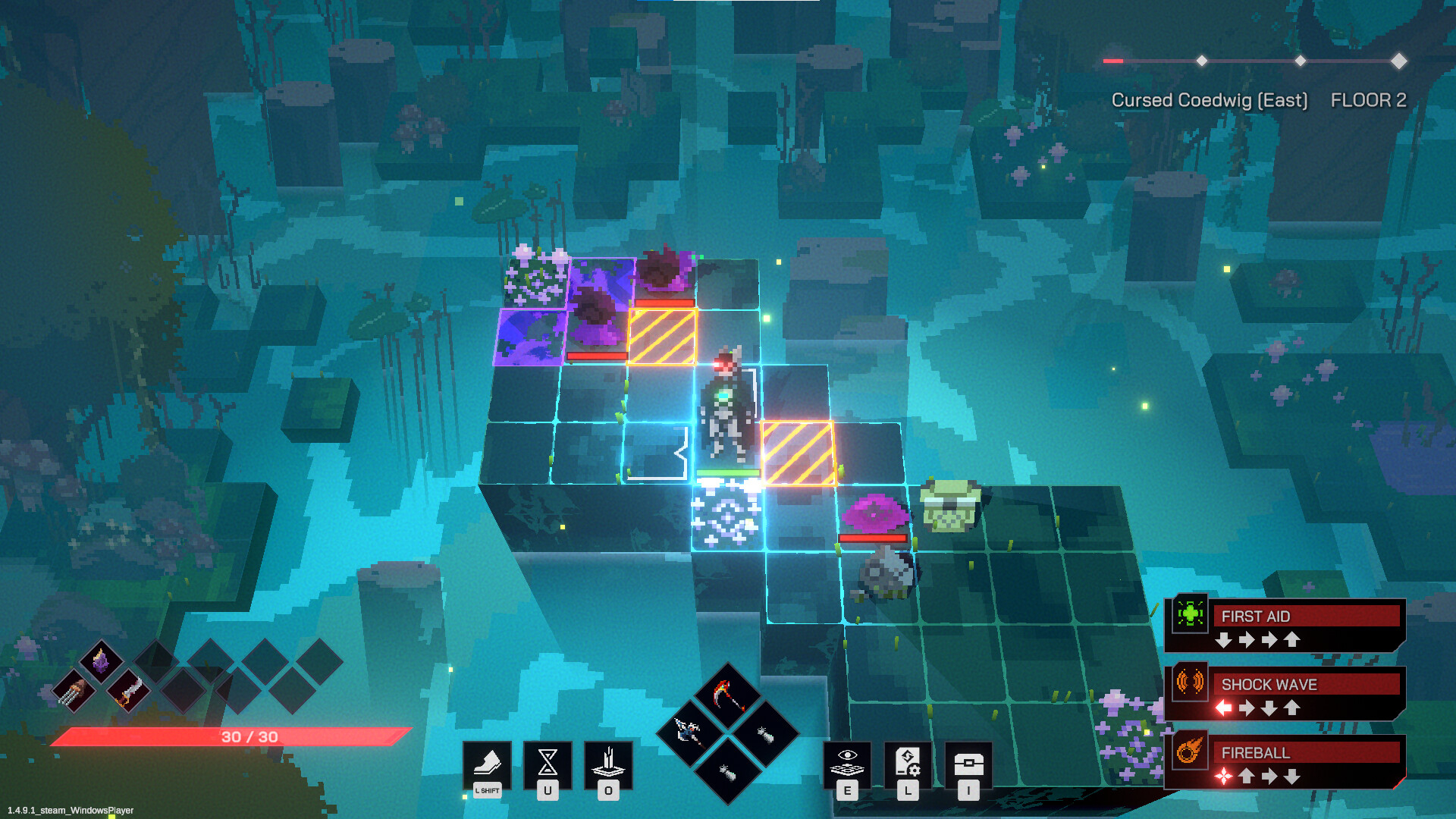Choose the Fireball skill
1456x819 pixels.
pyautogui.click(x=1285, y=761)
